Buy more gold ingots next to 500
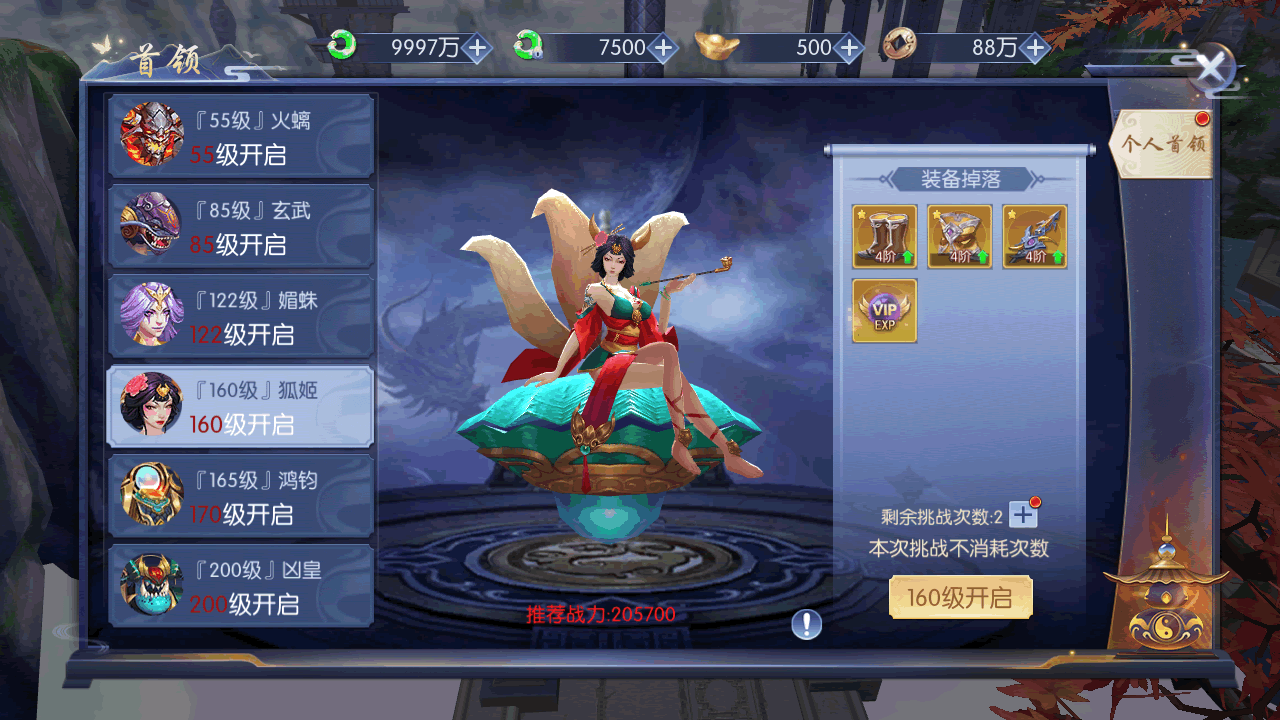The height and width of the screenshot is (720, 1280). coord(849,47)
